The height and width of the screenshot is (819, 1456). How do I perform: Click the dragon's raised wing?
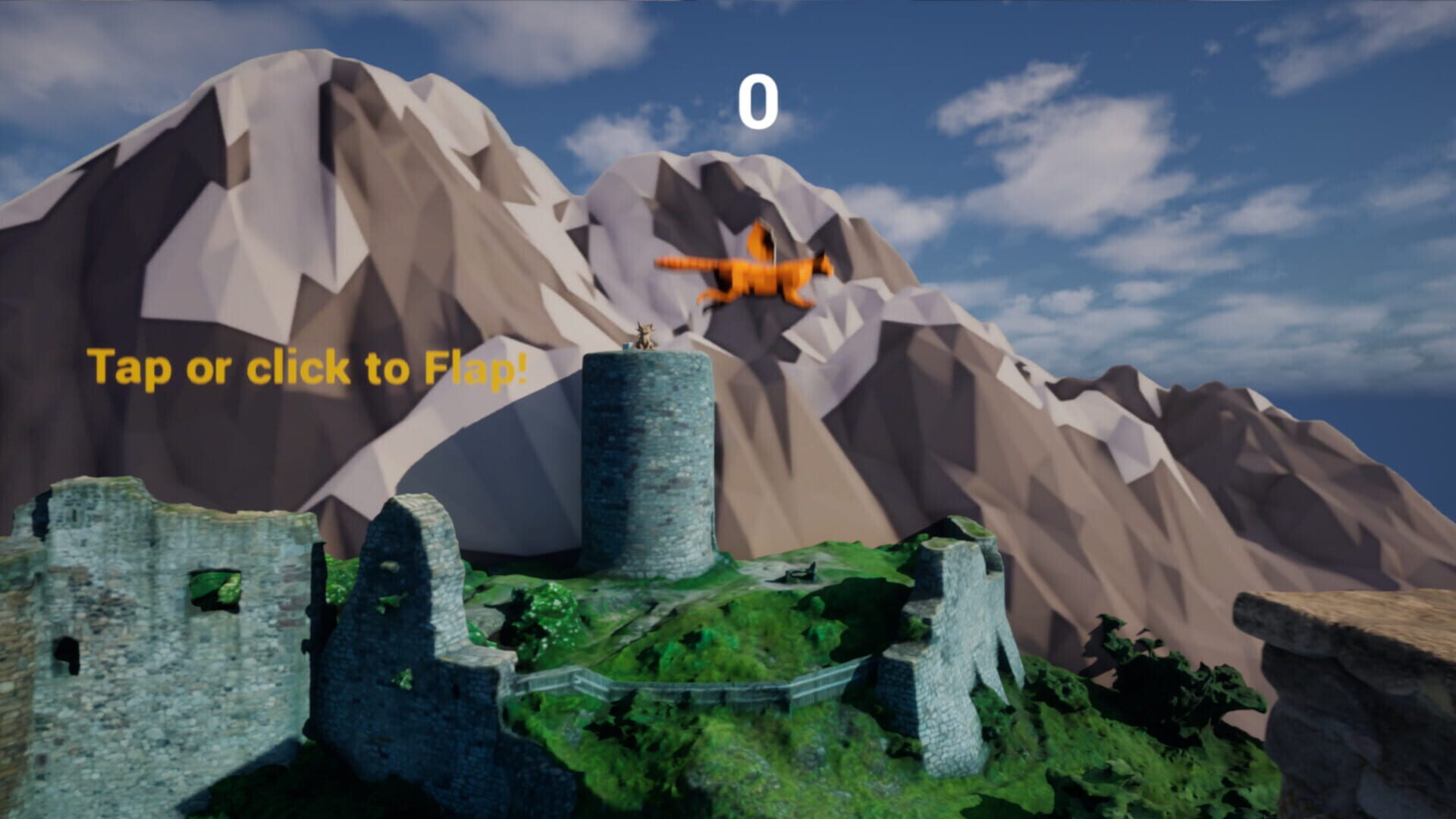[x=758, y=243]
